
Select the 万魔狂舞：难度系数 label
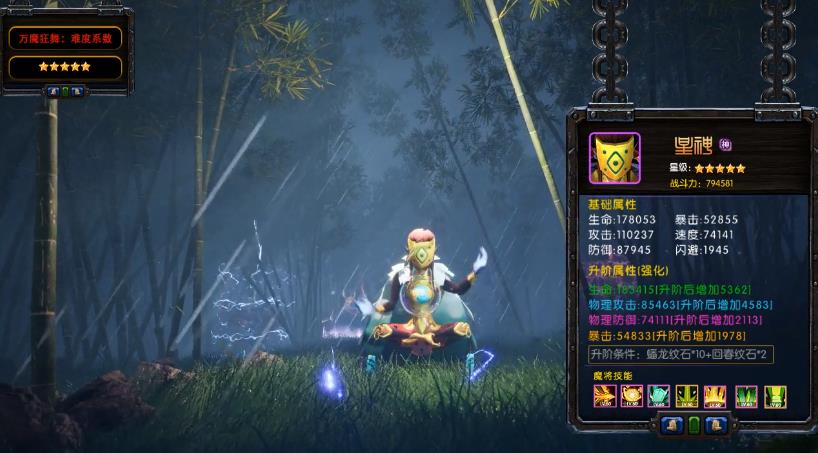coord(66,39)
